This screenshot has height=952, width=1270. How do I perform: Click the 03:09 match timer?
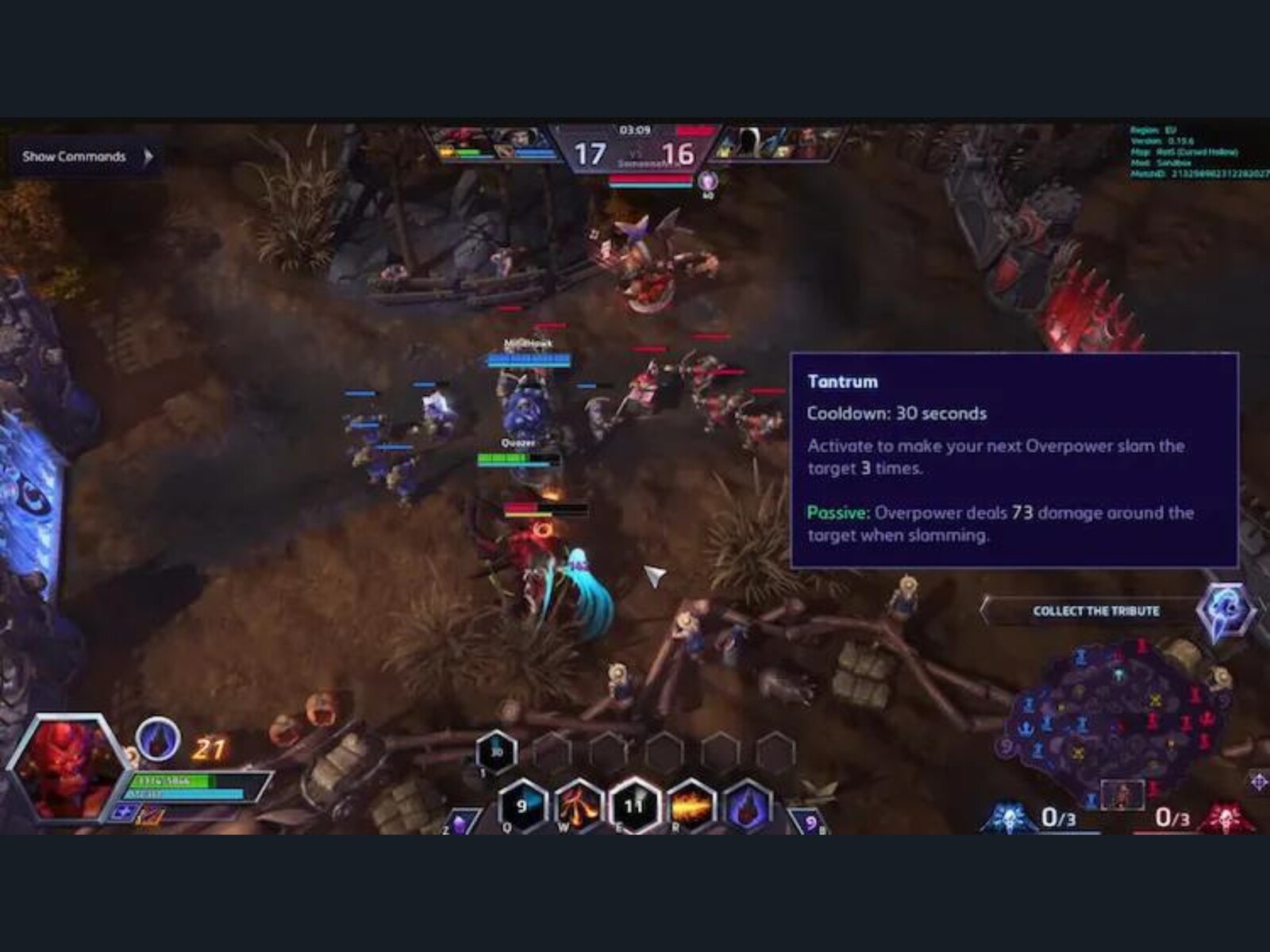pos(635,129)
